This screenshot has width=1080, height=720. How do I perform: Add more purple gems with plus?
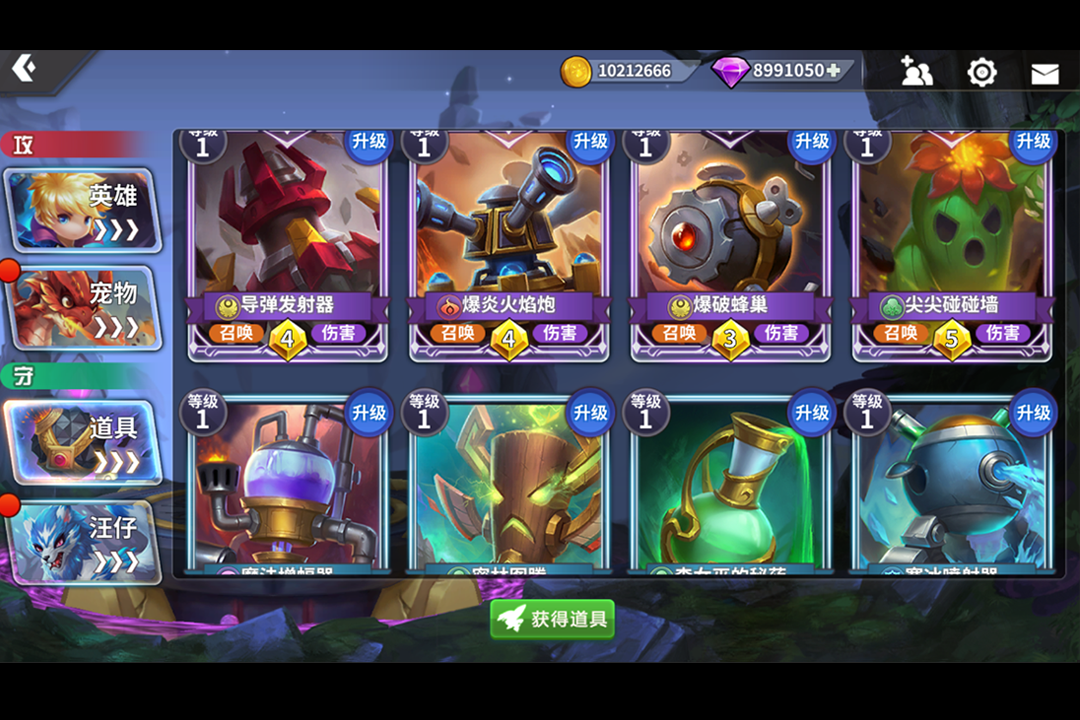[x=832, y=71]
